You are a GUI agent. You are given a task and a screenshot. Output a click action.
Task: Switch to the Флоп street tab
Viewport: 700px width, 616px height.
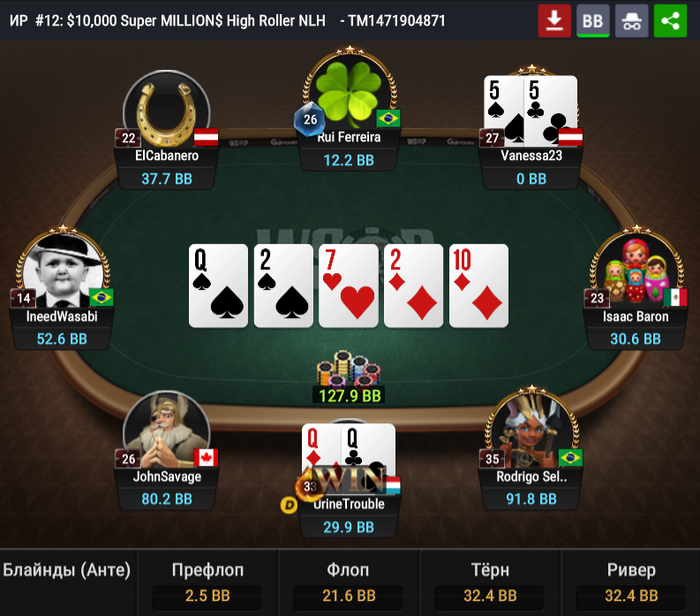349,582
